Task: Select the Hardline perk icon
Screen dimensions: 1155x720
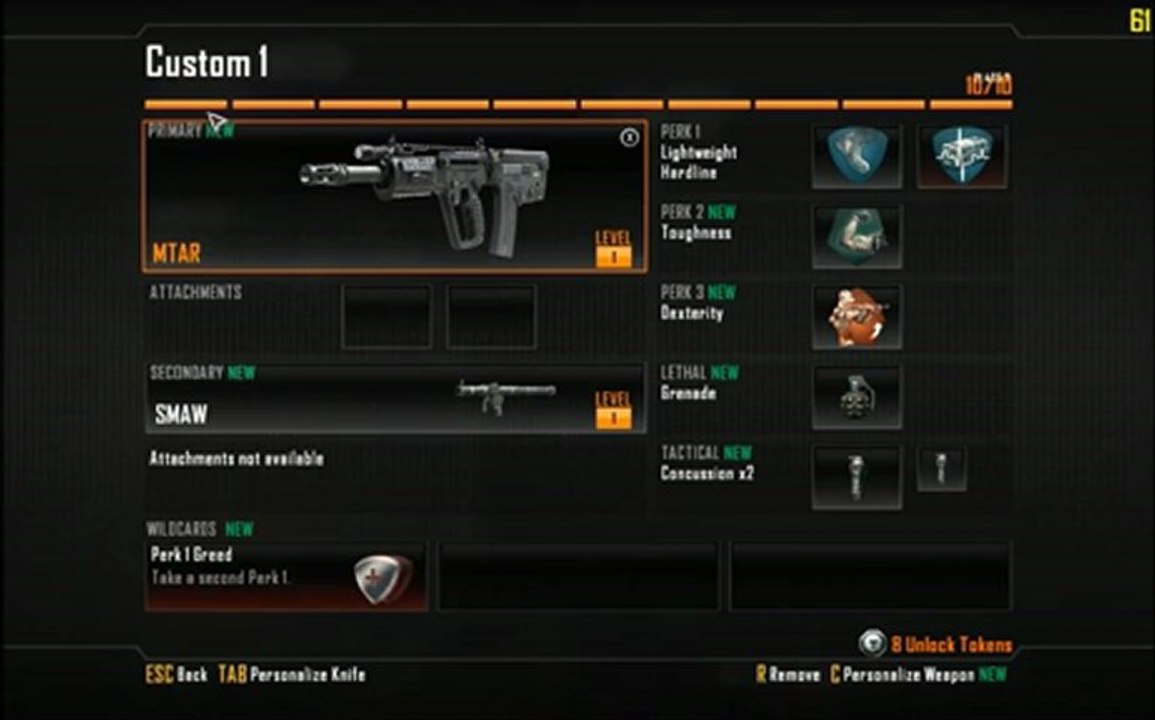Action: [x=961, y=156]
